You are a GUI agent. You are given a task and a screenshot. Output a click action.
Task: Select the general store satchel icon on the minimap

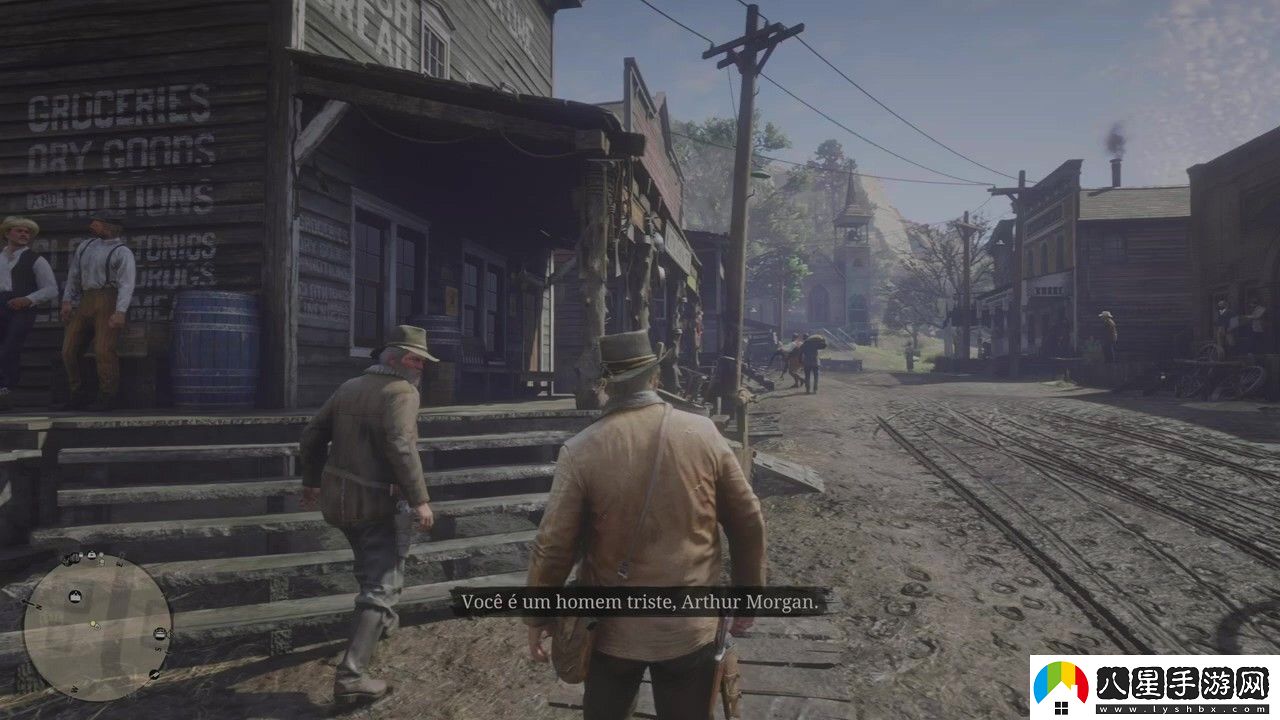click(x=74, y=595)
